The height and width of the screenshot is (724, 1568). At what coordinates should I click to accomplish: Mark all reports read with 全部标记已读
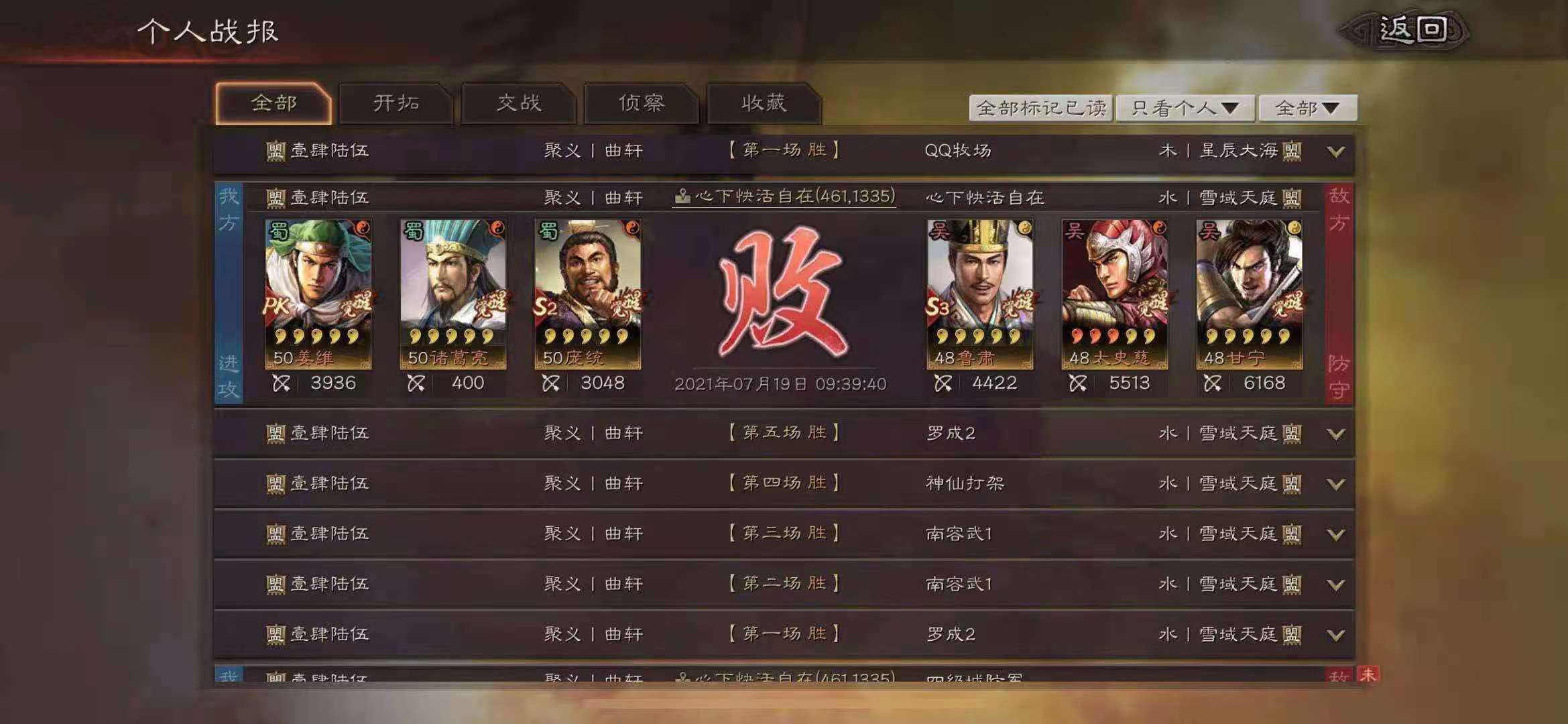click(1041, 108)
